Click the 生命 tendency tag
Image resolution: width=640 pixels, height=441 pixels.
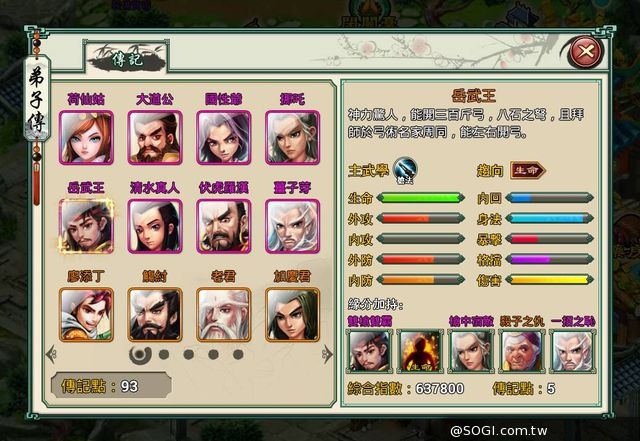[529, 170]
